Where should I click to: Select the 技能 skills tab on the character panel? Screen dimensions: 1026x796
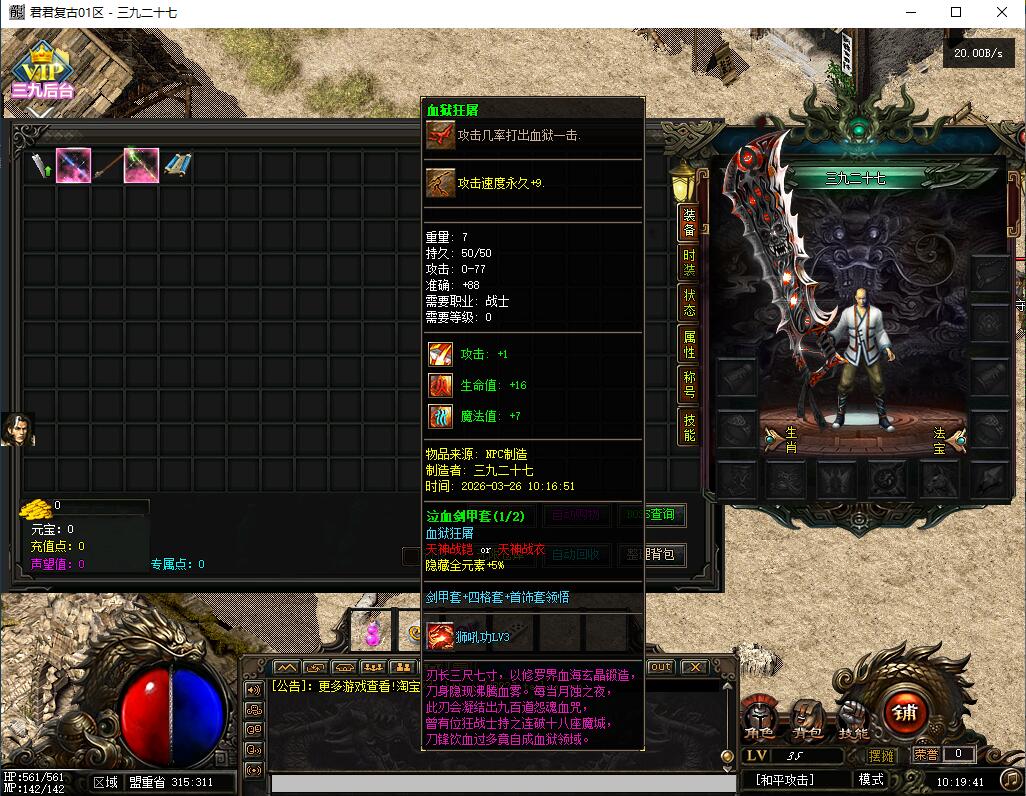[689, 427]
